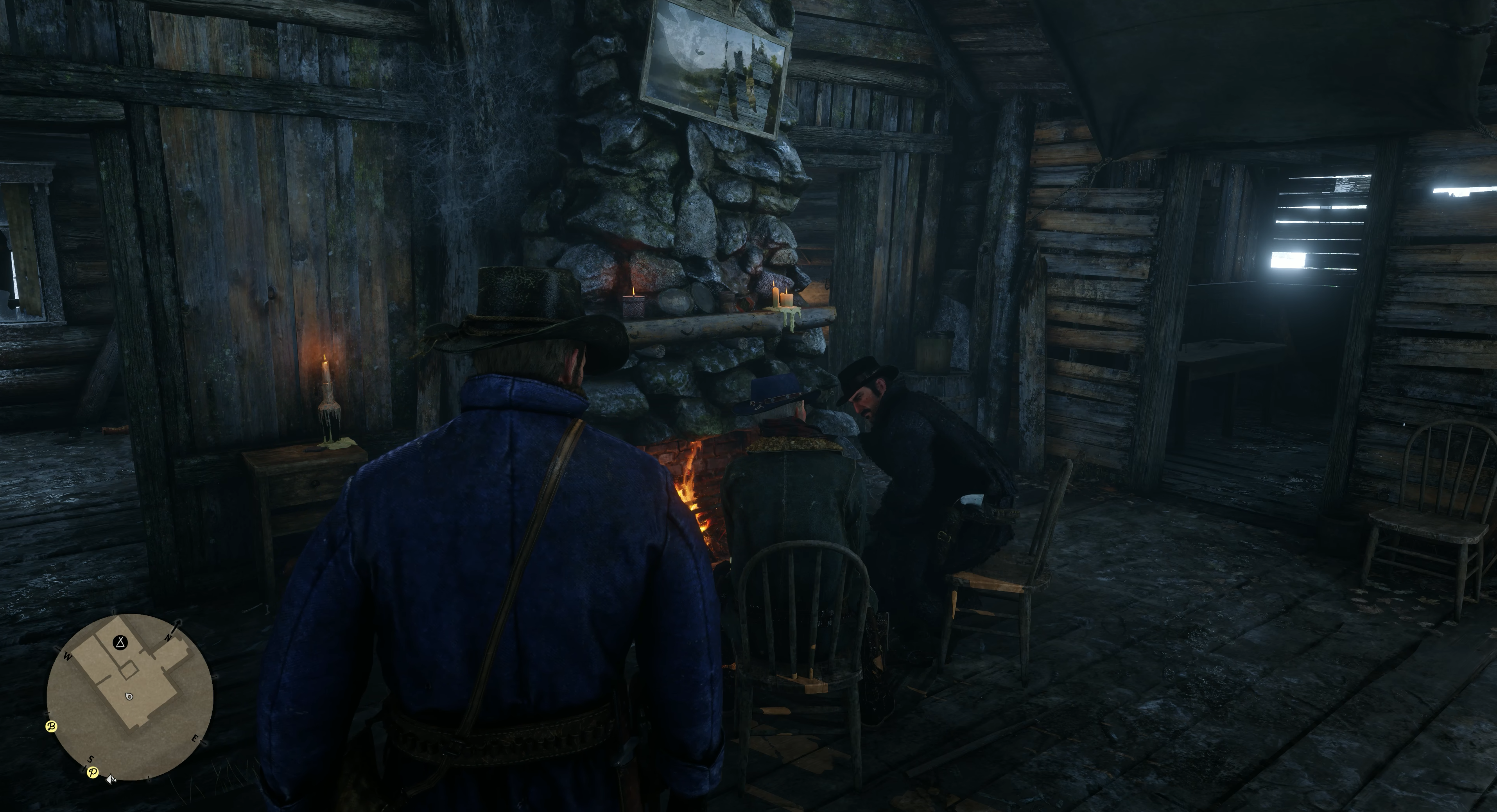Select the yellow P companion marker on the minimap
The width and height of the screenshot is (1497, 812).
coord(92,773)
